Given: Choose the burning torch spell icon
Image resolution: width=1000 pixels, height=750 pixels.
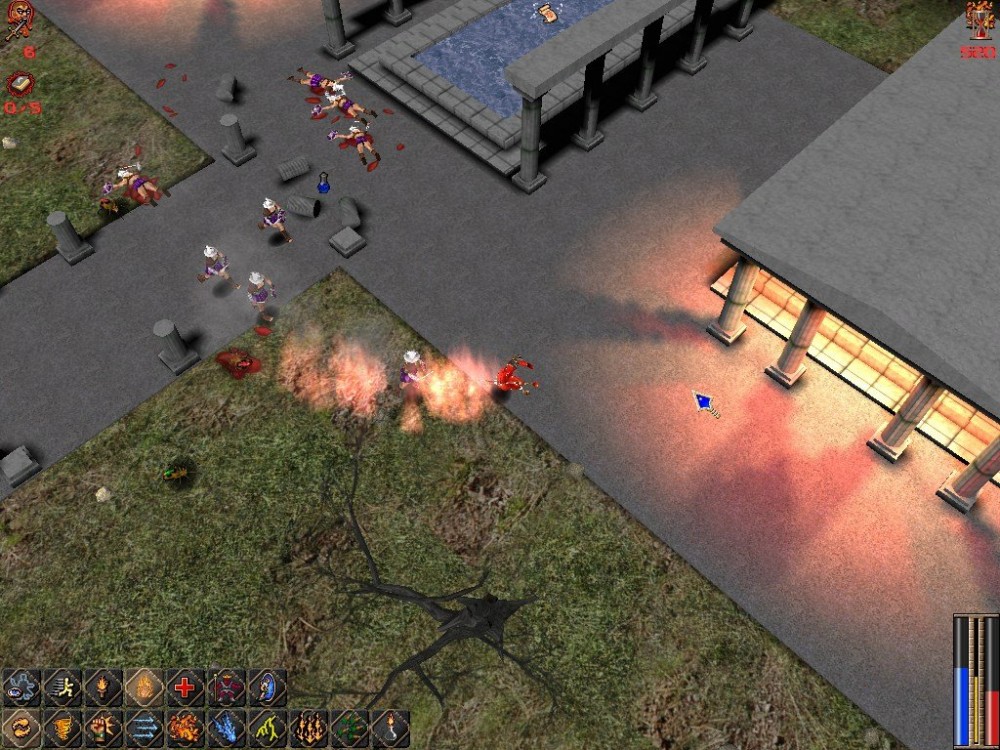Looking at the screenshot, I should click(103, 688).
